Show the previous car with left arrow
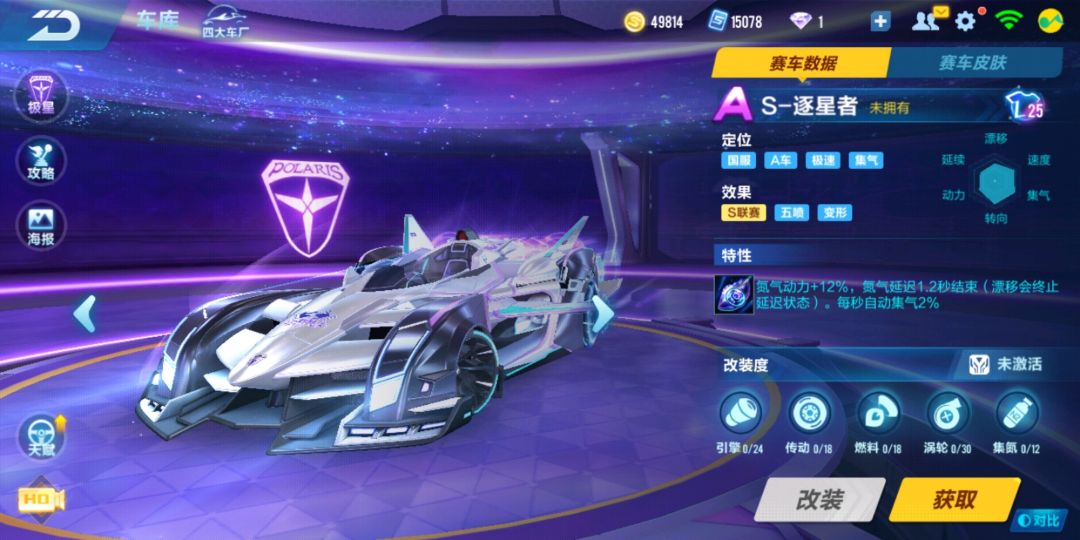This screenshot has height=540, width=1080. (86, 314)
